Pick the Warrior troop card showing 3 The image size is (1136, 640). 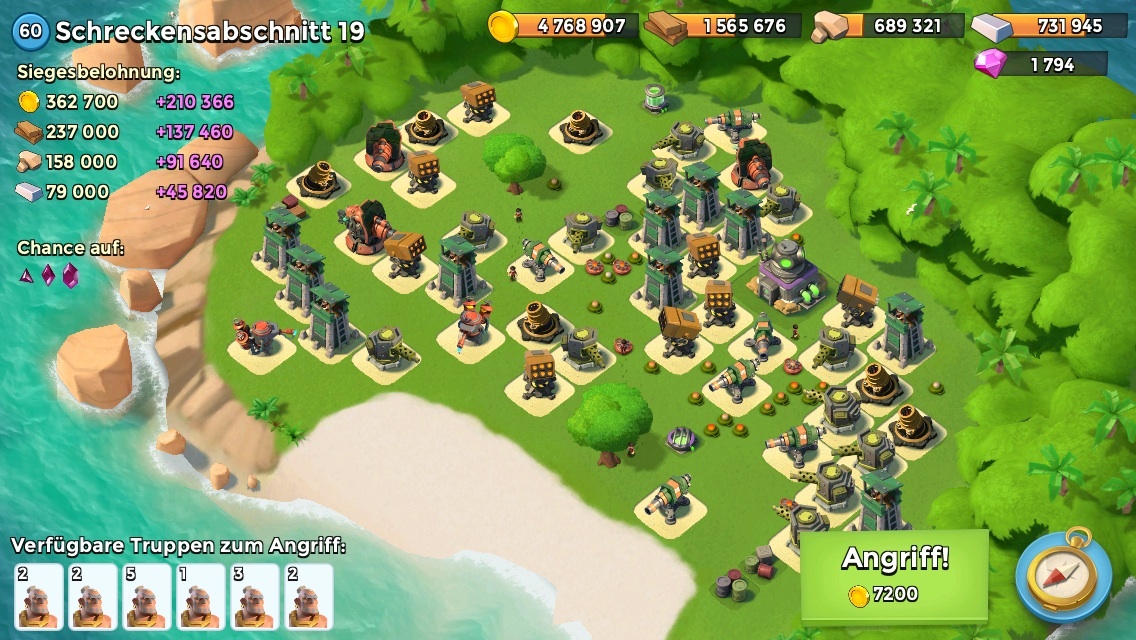coord(254,596)
